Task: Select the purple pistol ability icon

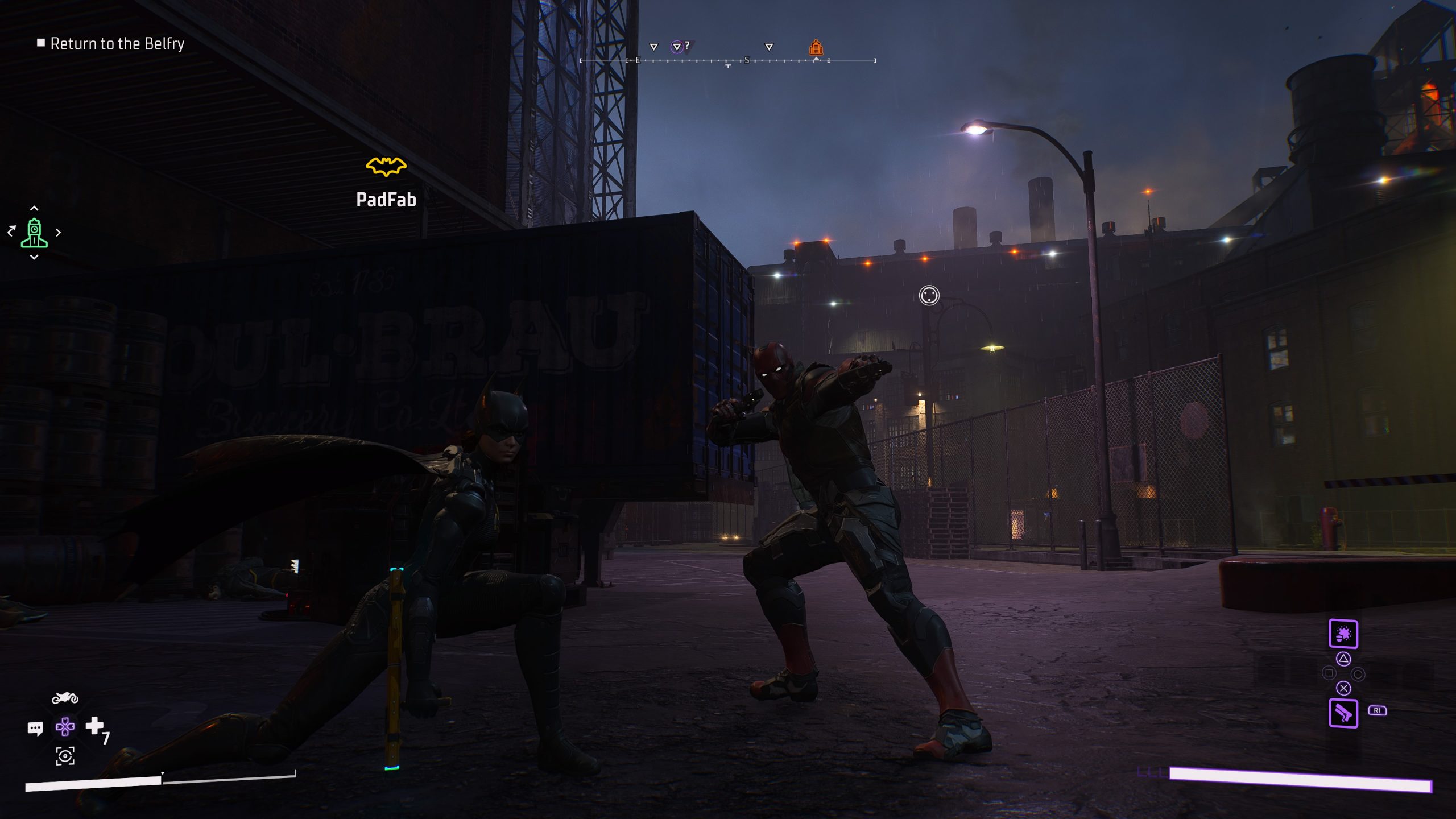Action: pos(1343,713)
